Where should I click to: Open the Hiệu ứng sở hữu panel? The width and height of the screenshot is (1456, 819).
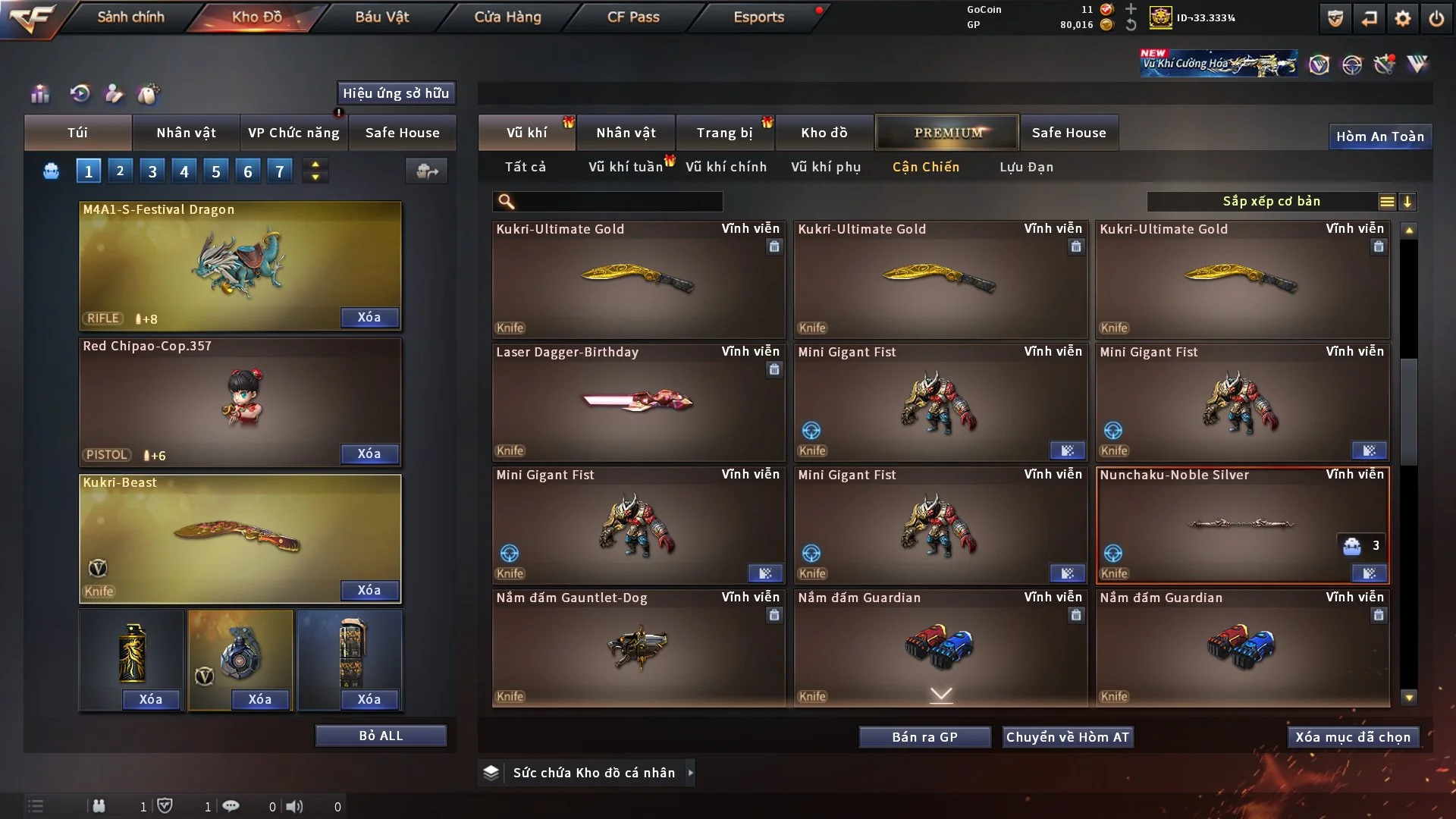(396, 93)
